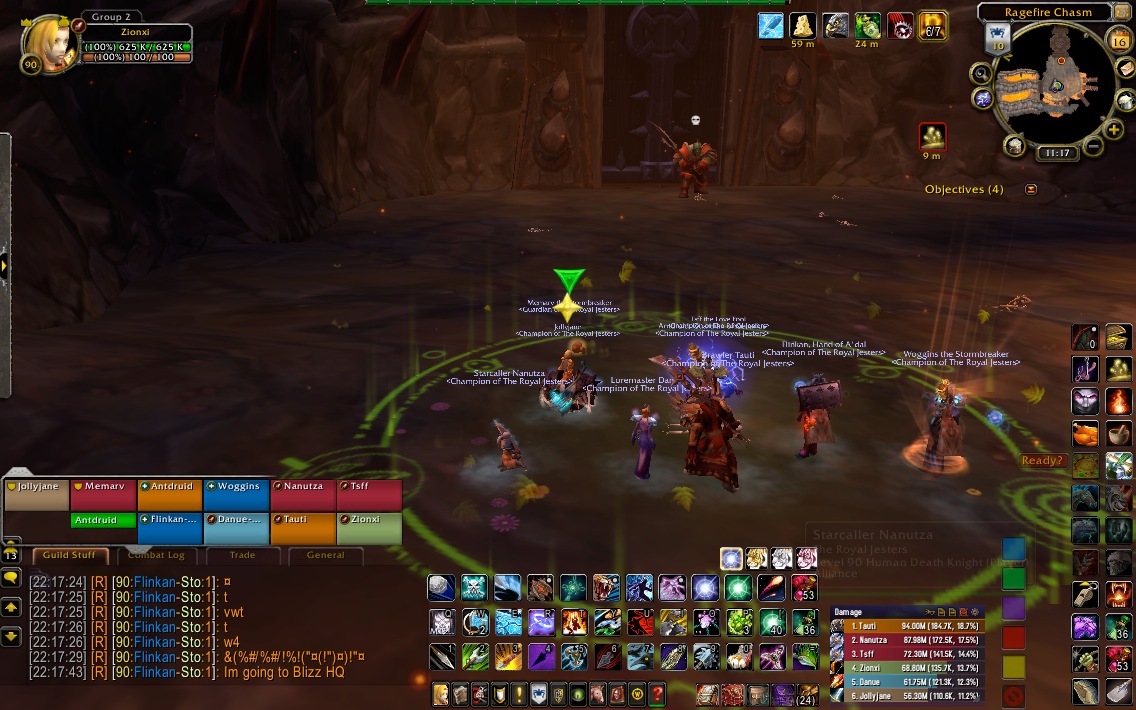Image resolution: width=1136 pixels, height=710 pixels.
Task: Open the chat speech bubble menu
Action: point(12,578)
